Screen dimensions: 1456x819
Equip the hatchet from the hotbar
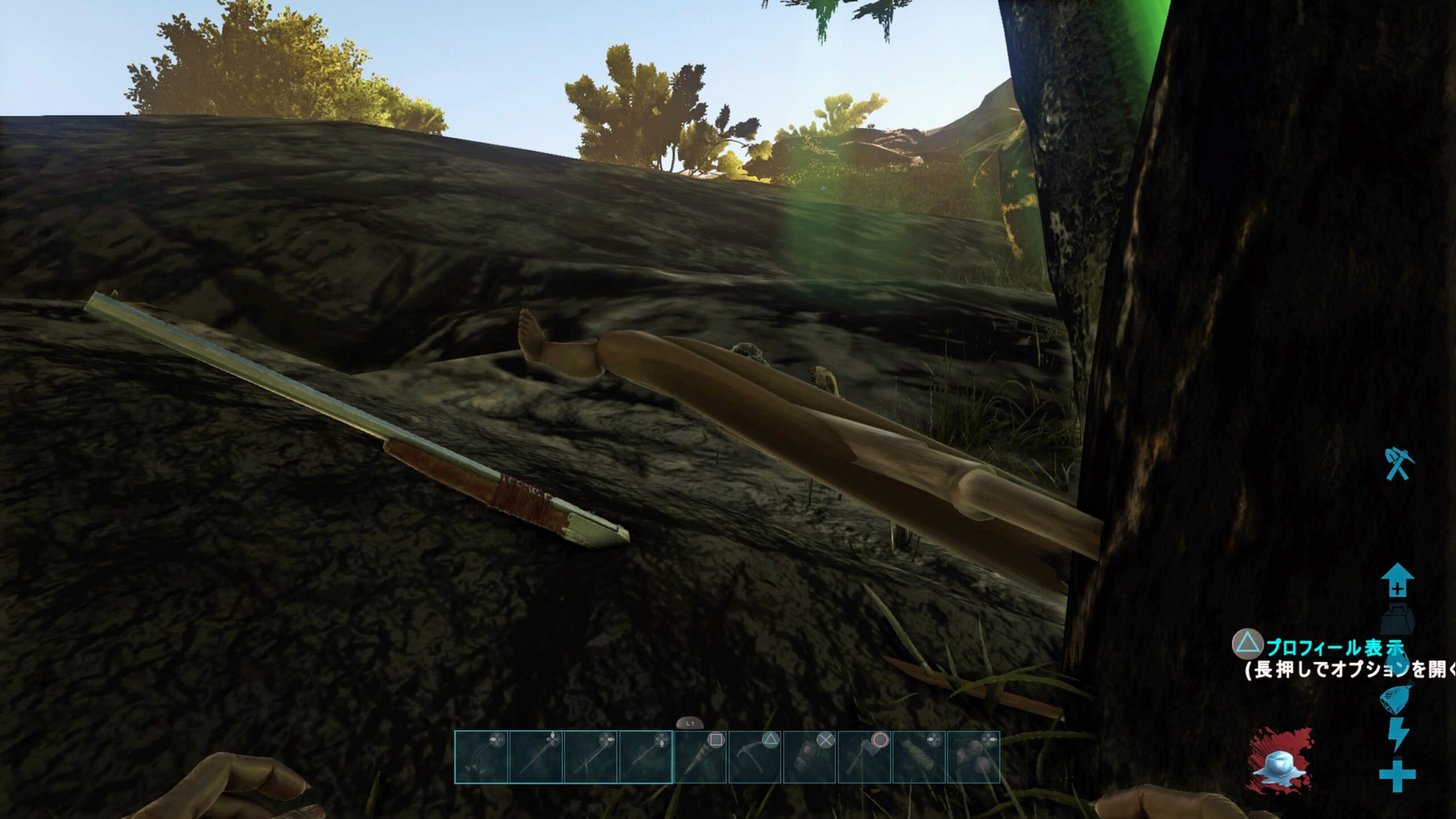[x=863, y=758]
